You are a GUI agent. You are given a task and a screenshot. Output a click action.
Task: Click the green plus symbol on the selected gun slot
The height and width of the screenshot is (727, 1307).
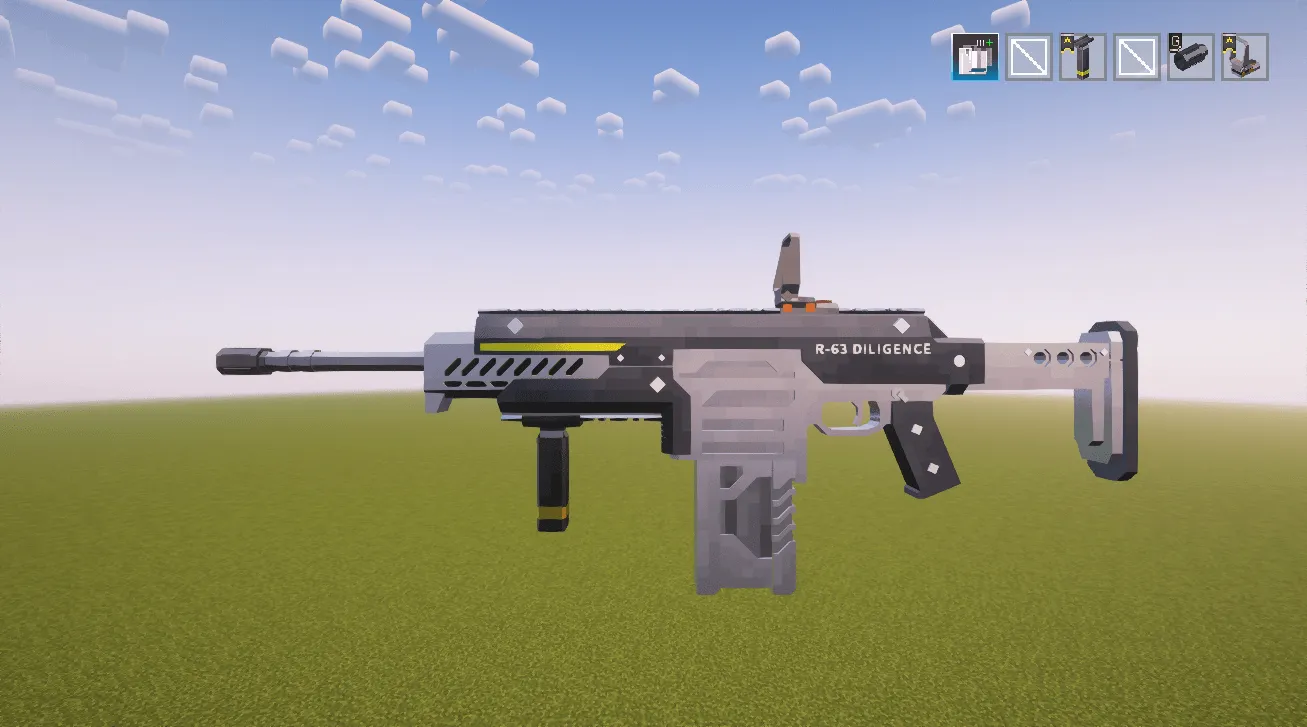tap(990, 41)
